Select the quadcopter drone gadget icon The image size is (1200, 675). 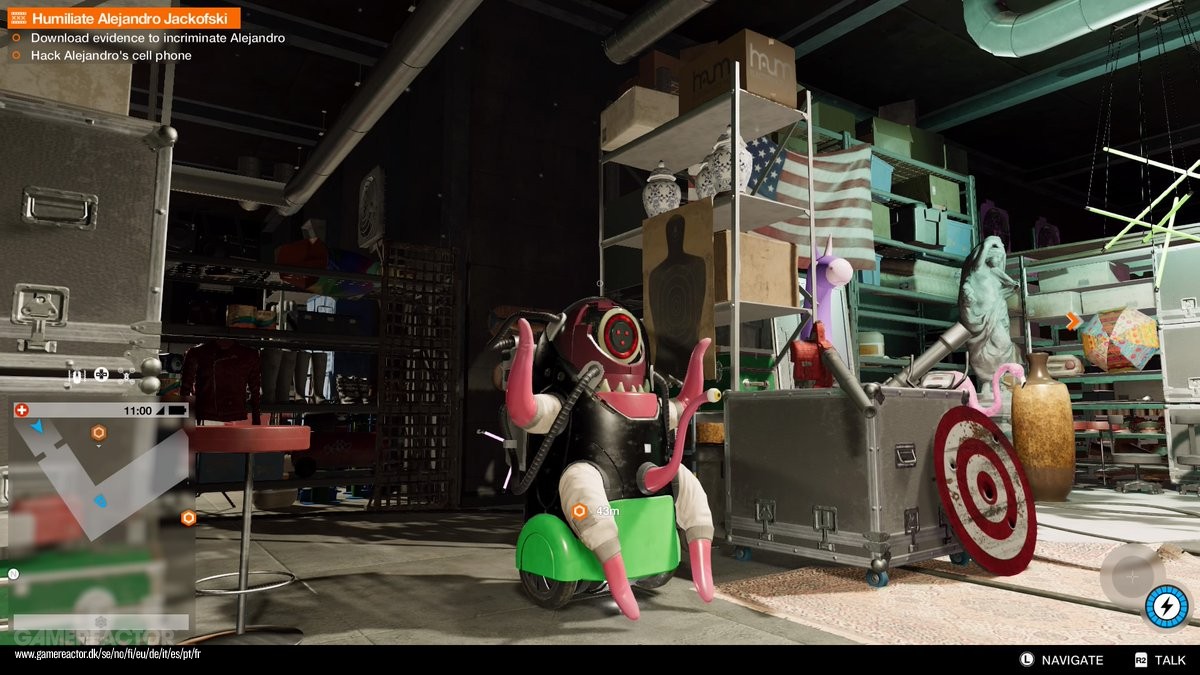126,376
